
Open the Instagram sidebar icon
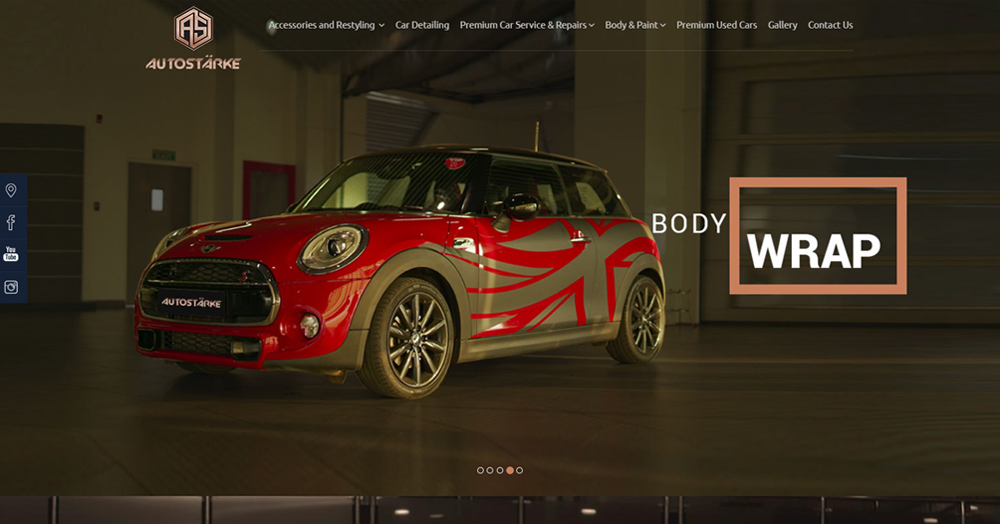pyautogui.click(x=11, y=287)
